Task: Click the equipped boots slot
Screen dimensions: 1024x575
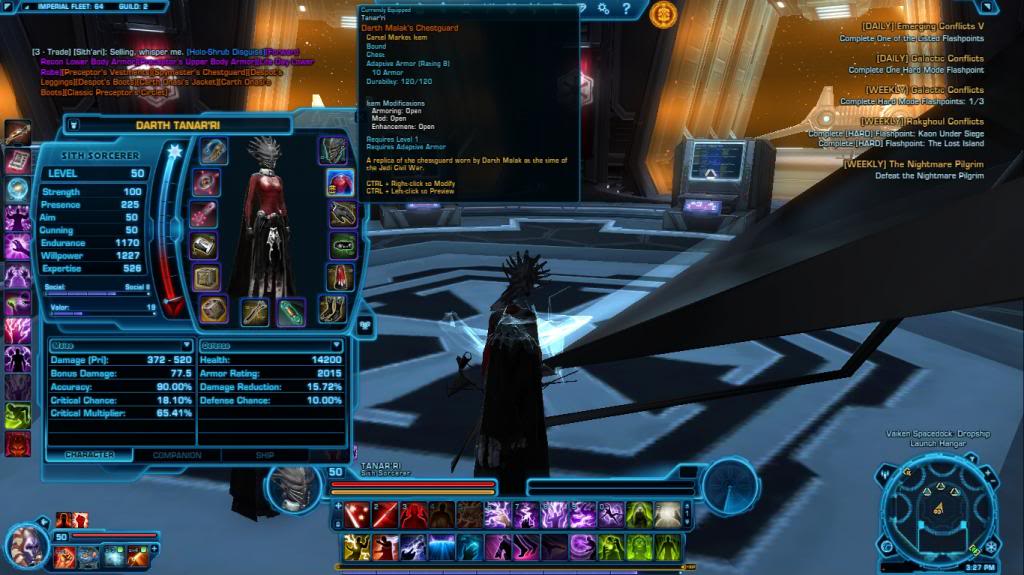Action: pyautogui.click(x=333, y=309)
